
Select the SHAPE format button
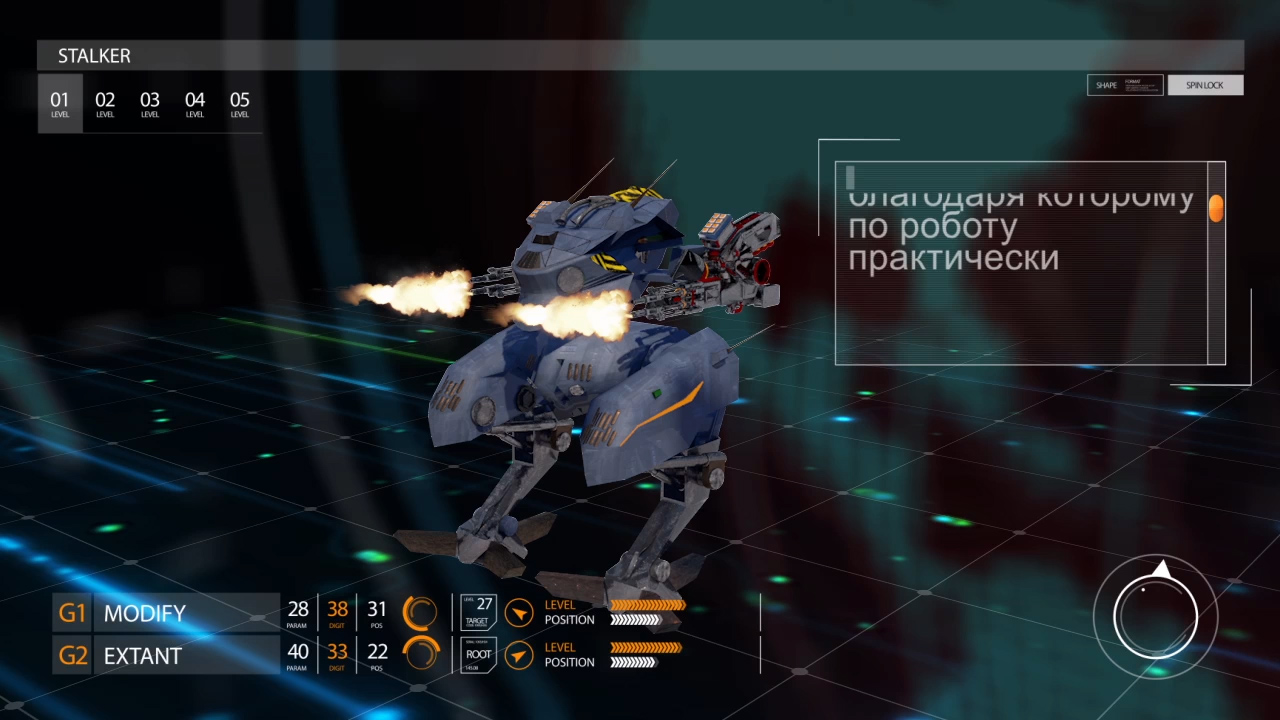click(1125, 85)
